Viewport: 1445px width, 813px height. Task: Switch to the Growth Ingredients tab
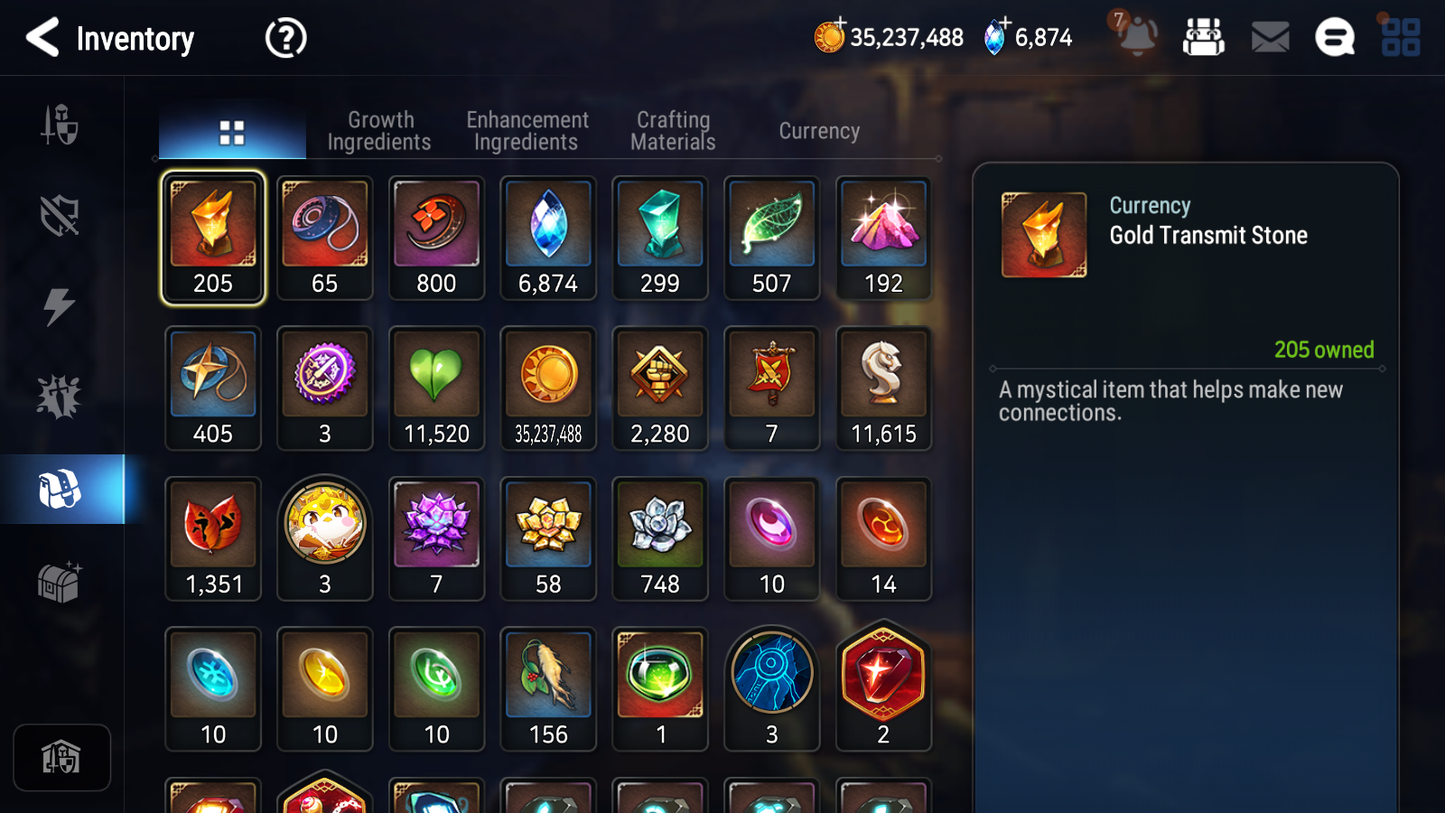[380, 130]
